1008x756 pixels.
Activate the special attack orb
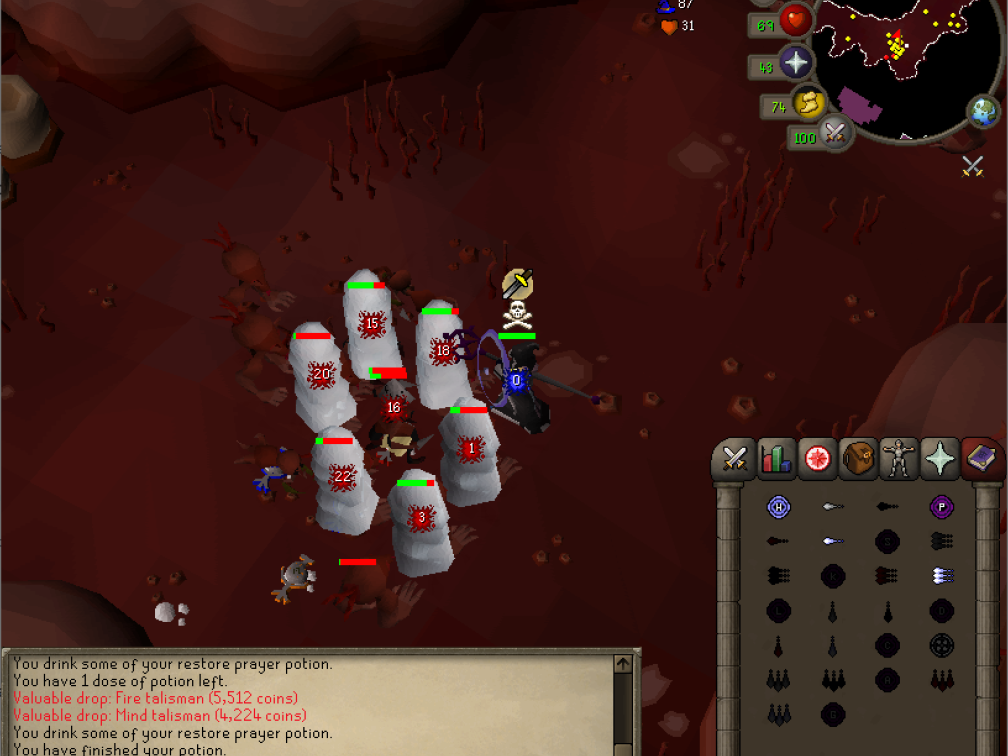coord(834,132)
